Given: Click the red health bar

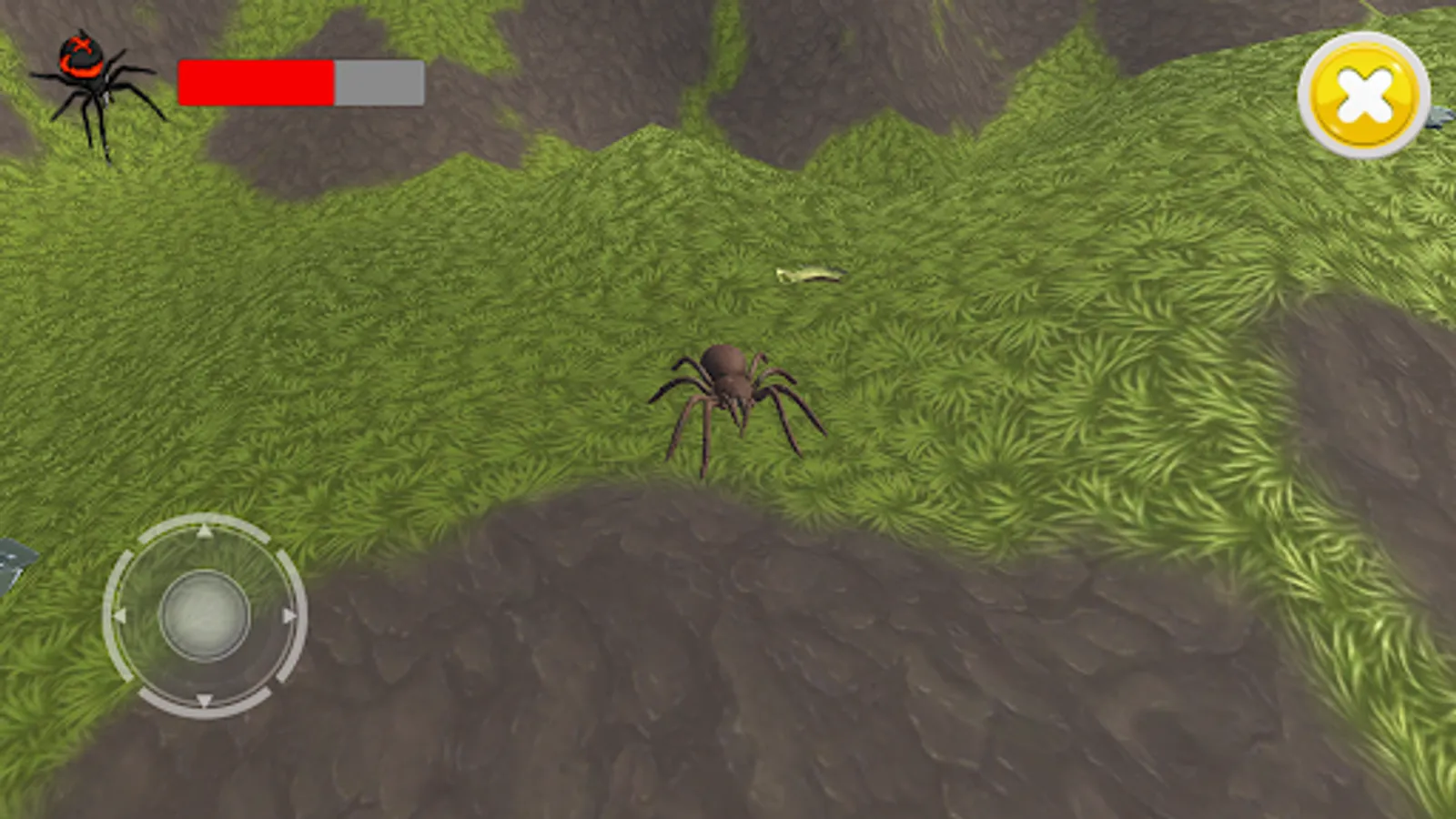Looking at the screenshot, I should 255,82.
